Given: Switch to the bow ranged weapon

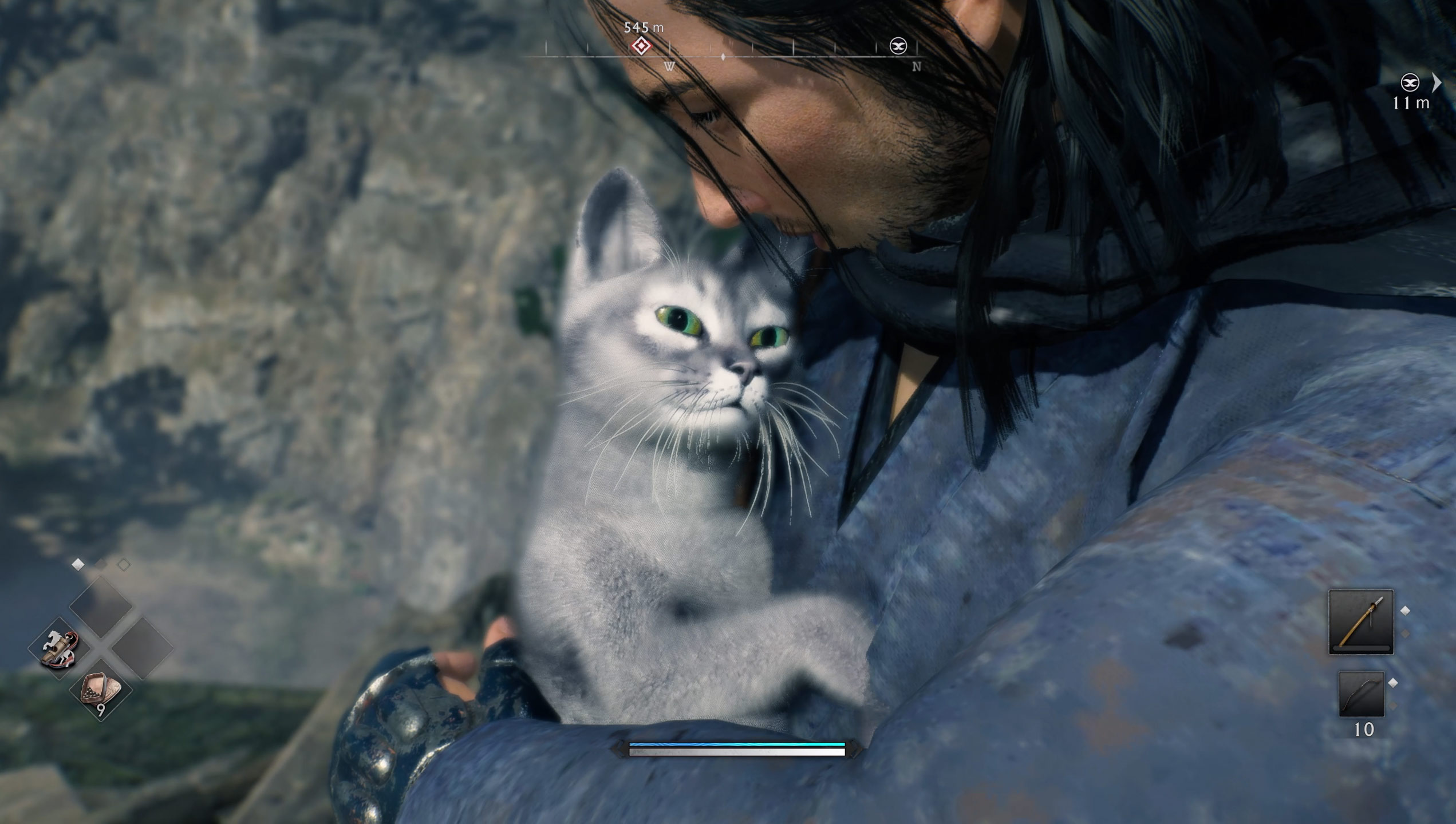Looking at the screenshot, I should coord(1361,695).
